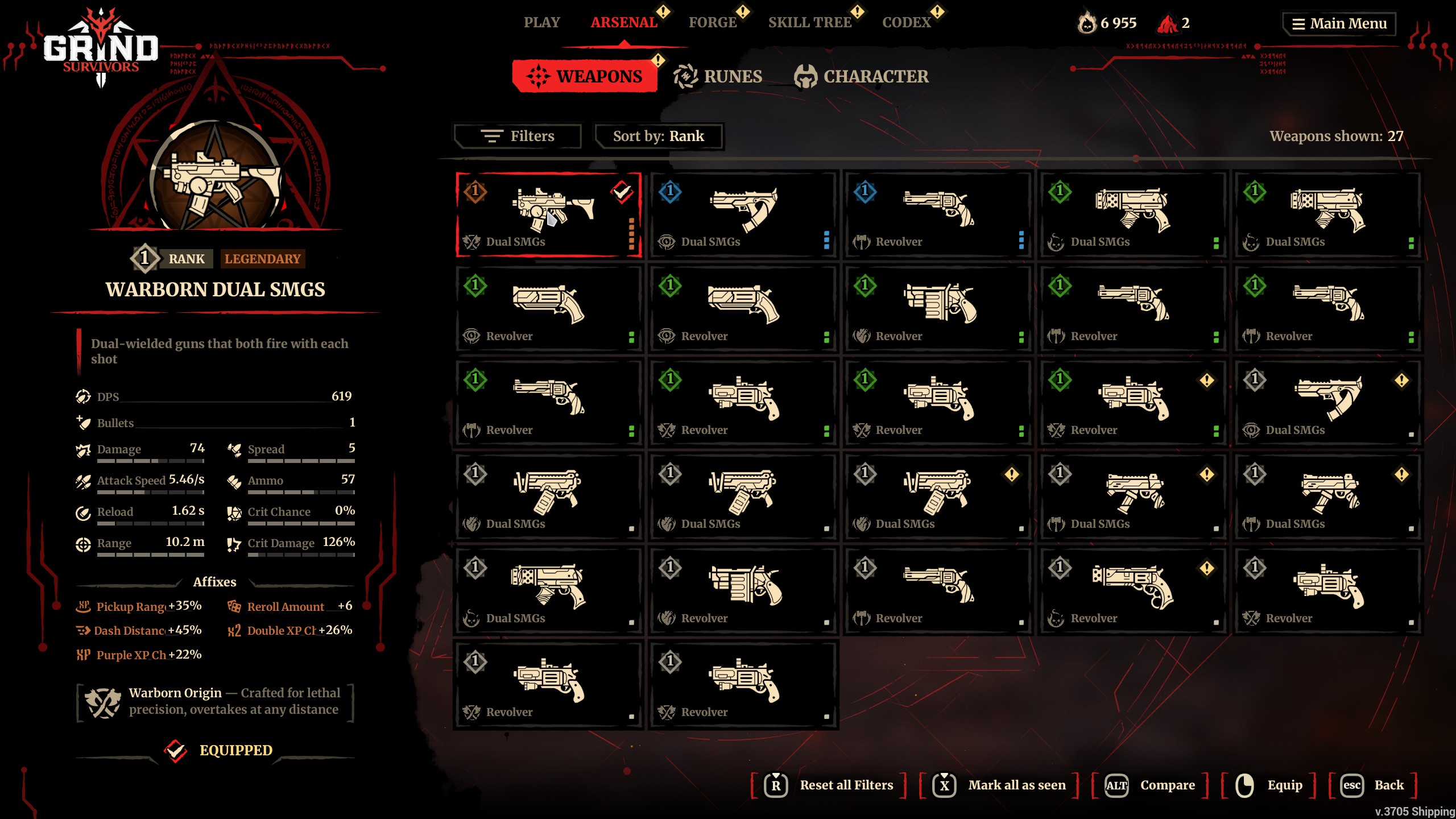Change the Sort by: Rank option
The image size is (1456, 819).
658,136
